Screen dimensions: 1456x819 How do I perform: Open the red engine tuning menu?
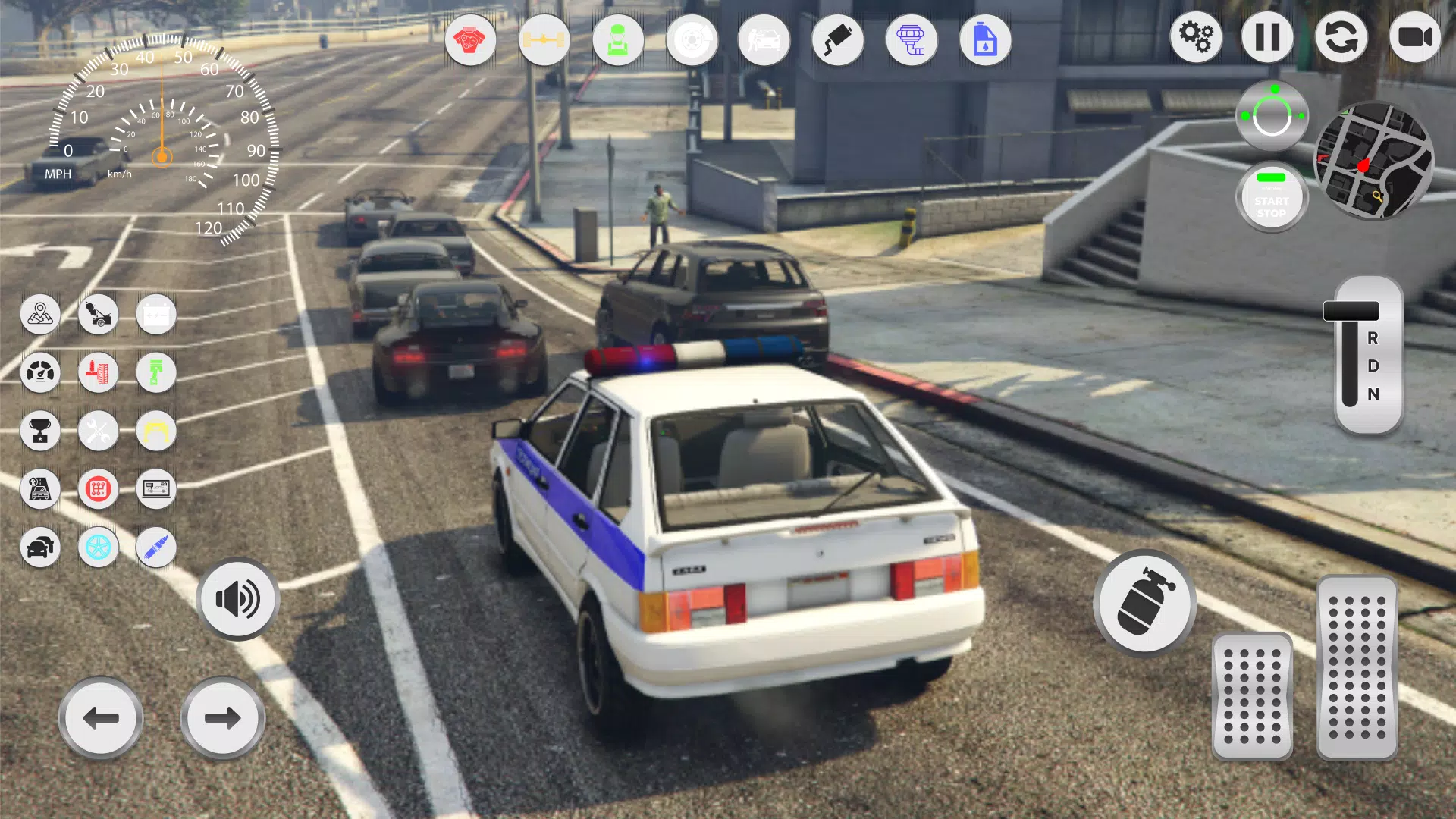(470, 39)
